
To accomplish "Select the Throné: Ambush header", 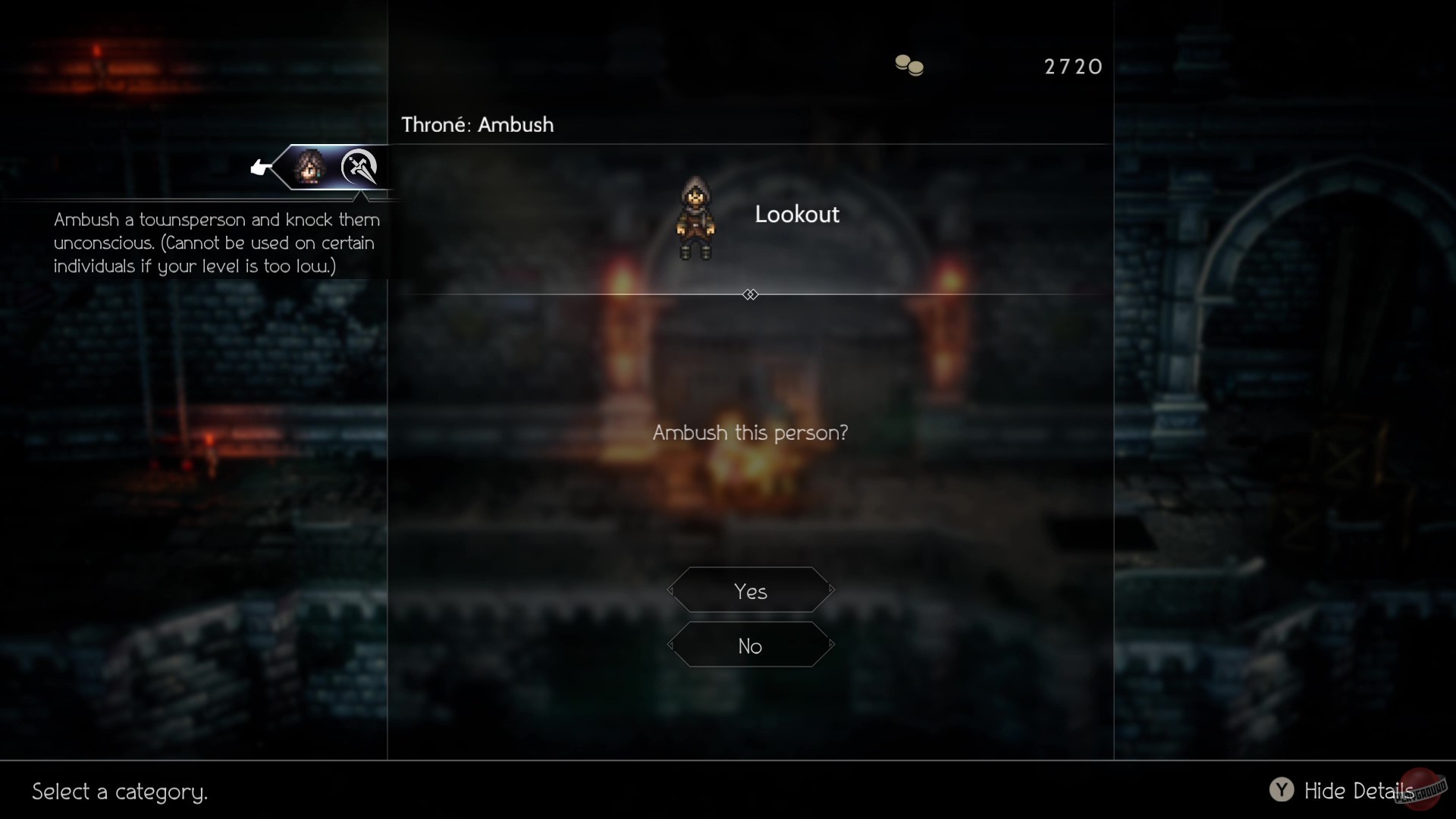I will pyautogui.click(x=477, y=124).
